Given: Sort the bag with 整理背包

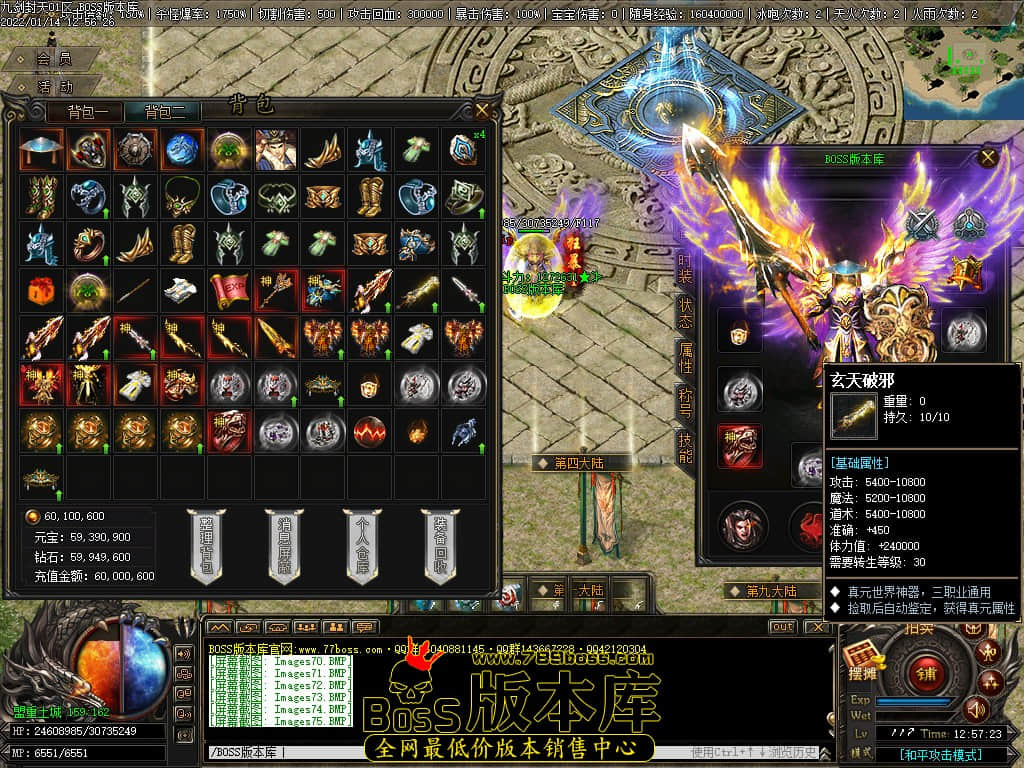Looking at the screenshot, I should click(x=206, y=545).
